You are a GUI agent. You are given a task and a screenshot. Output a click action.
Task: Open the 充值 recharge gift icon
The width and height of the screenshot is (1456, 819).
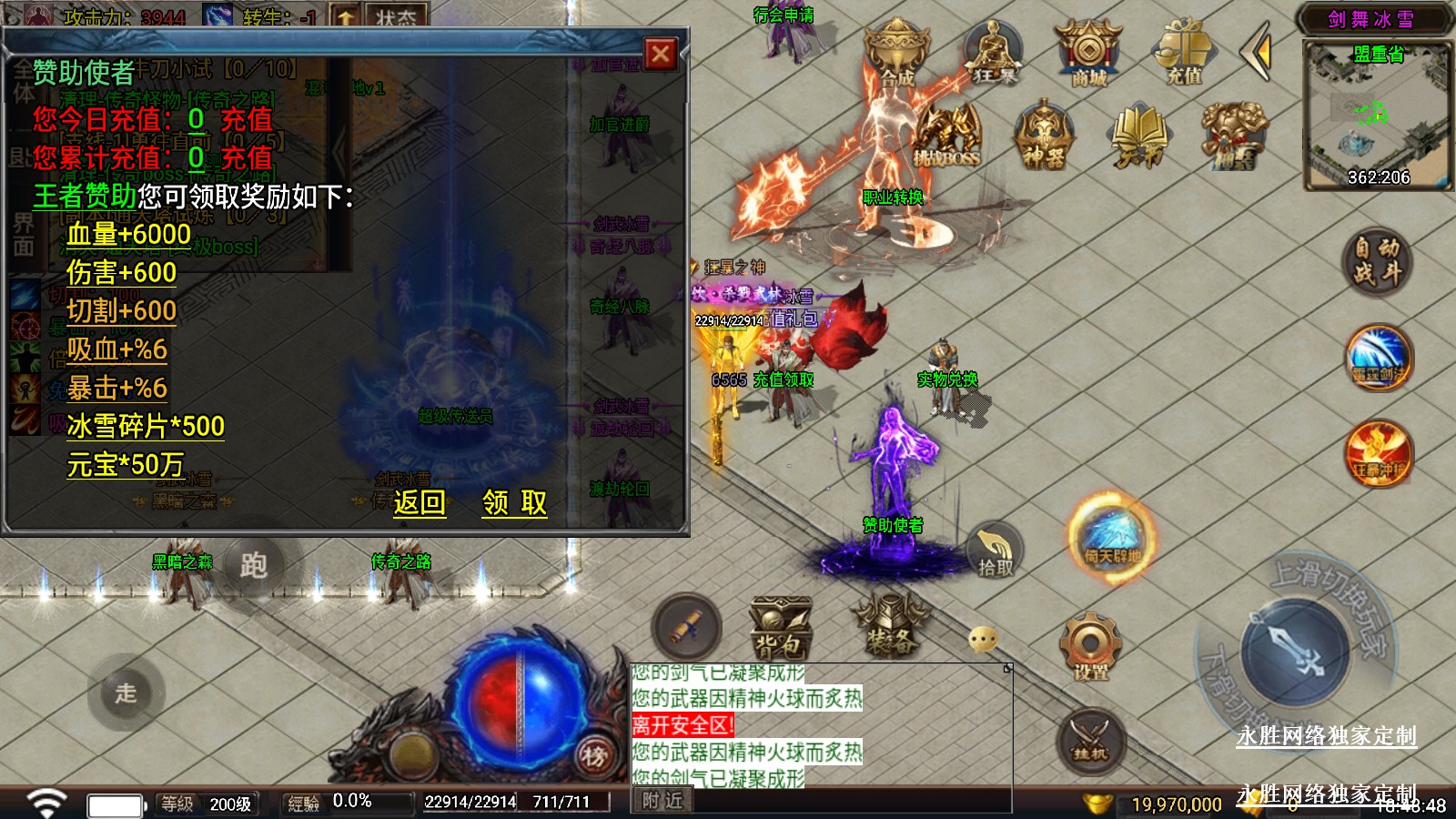(x=1184, y=53)
